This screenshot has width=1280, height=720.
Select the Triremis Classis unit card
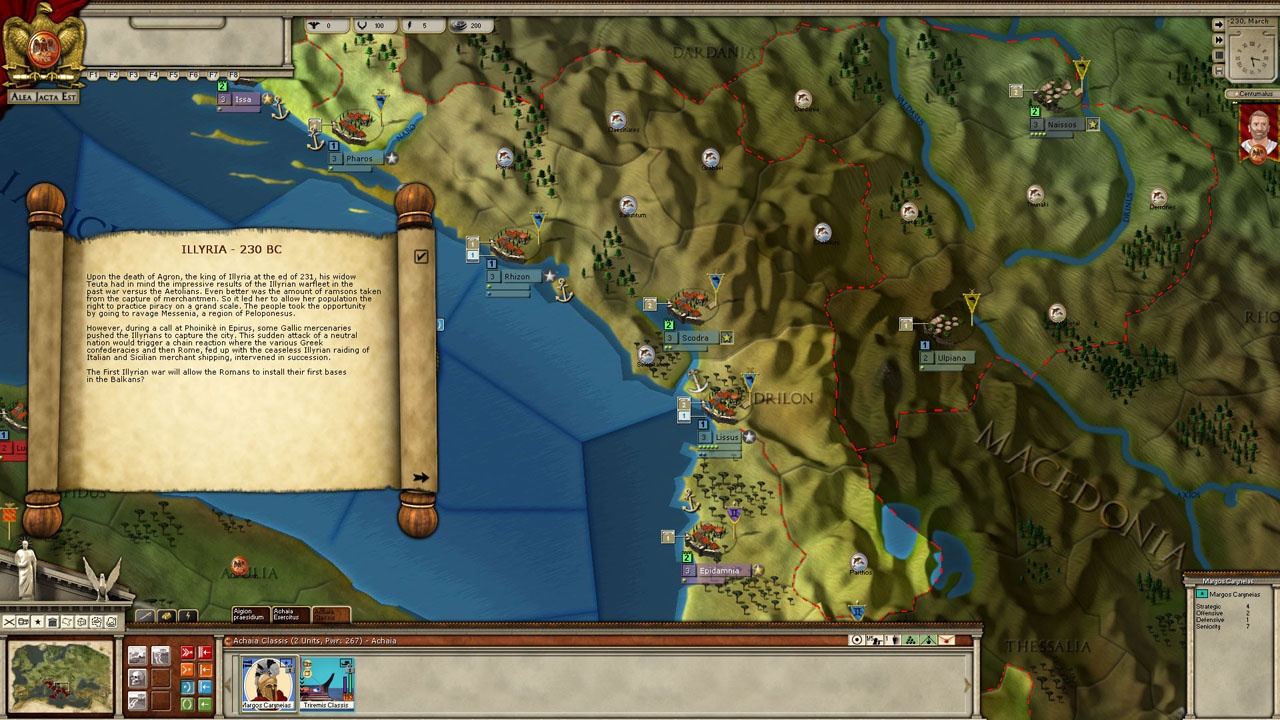tap(327, 683)
